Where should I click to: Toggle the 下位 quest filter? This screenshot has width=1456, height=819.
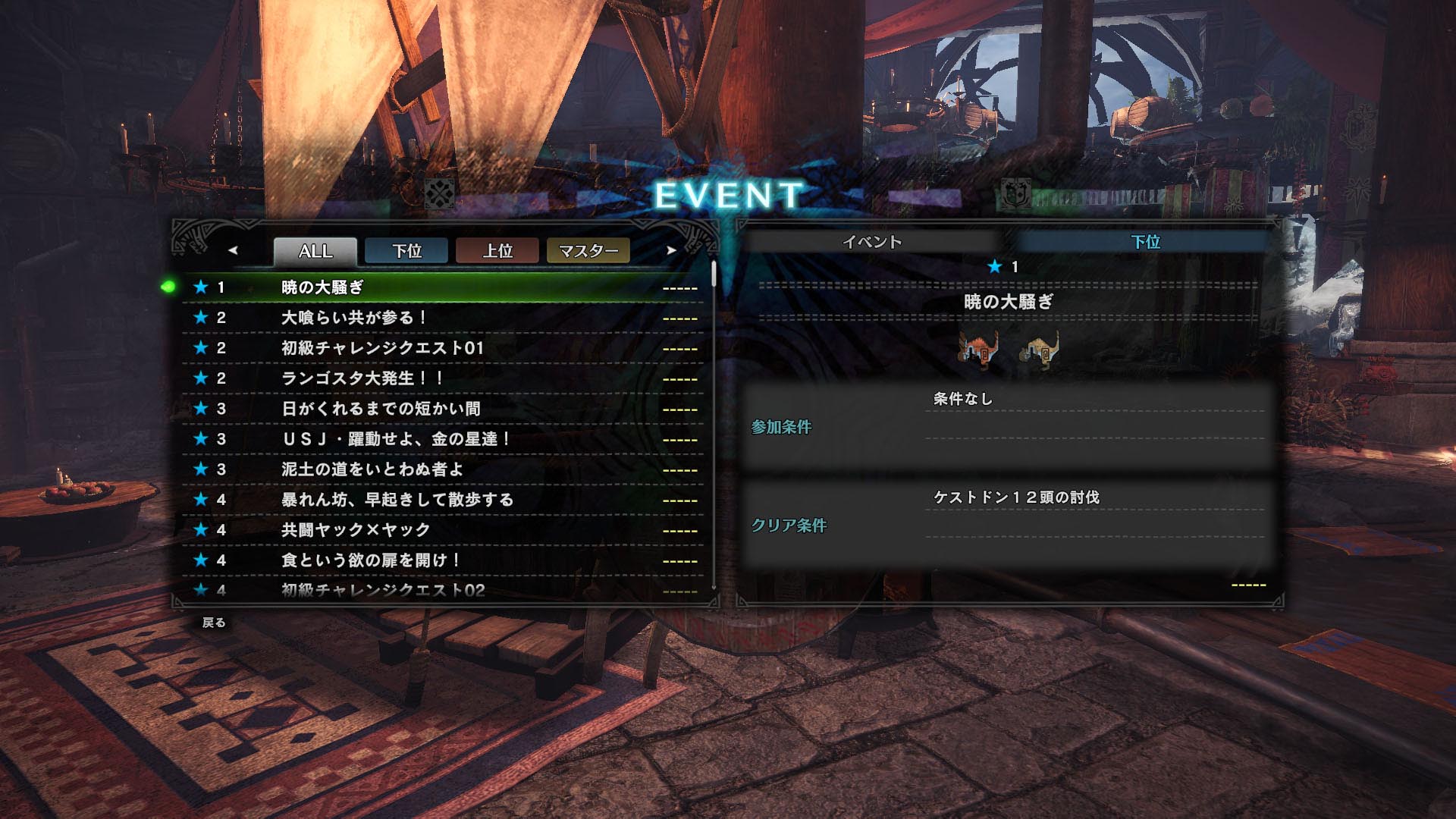tap(406, 252)
